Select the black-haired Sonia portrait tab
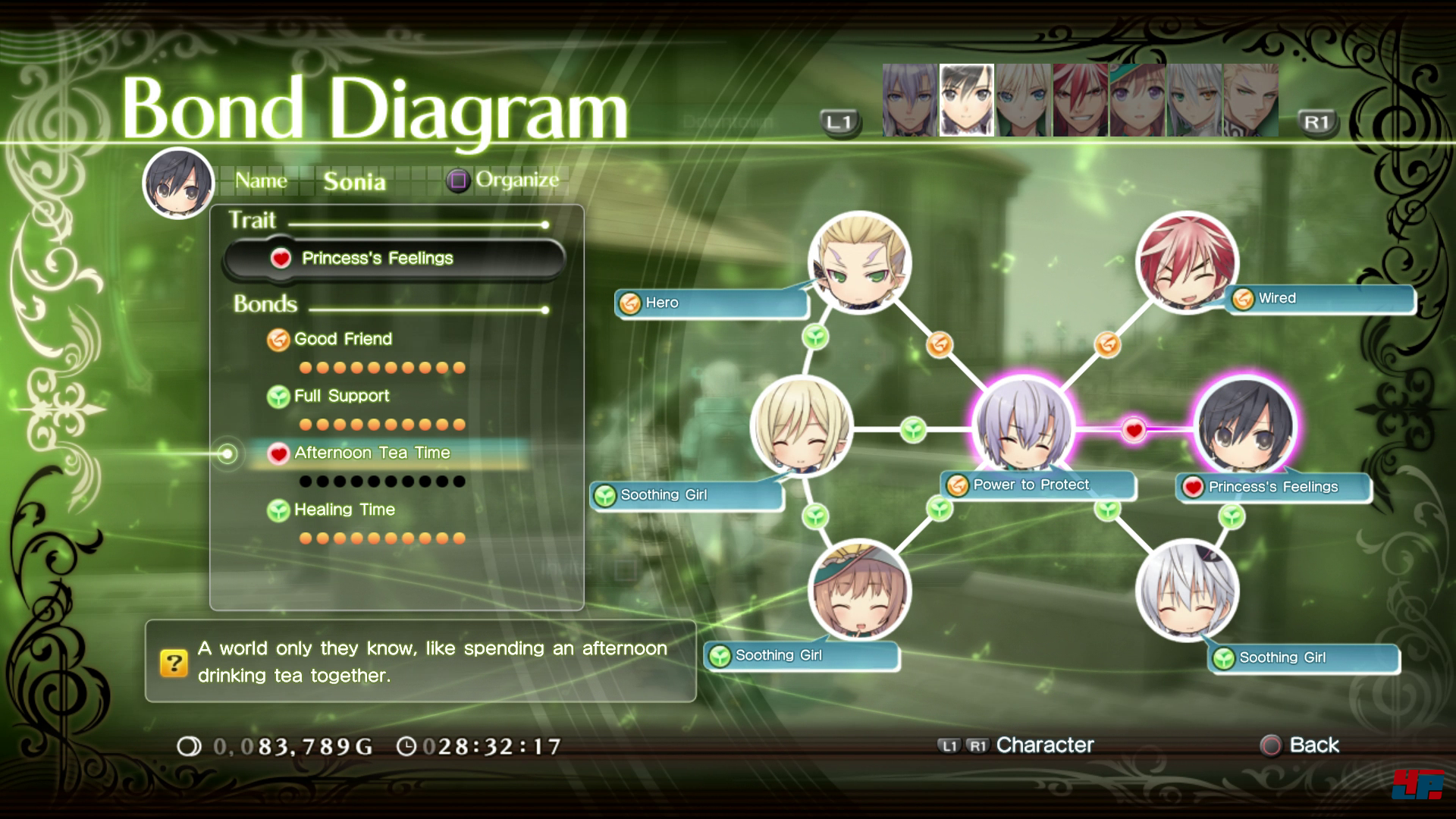Image resolution: width=1456 pixels, height=819 pixels. (966, 101)
